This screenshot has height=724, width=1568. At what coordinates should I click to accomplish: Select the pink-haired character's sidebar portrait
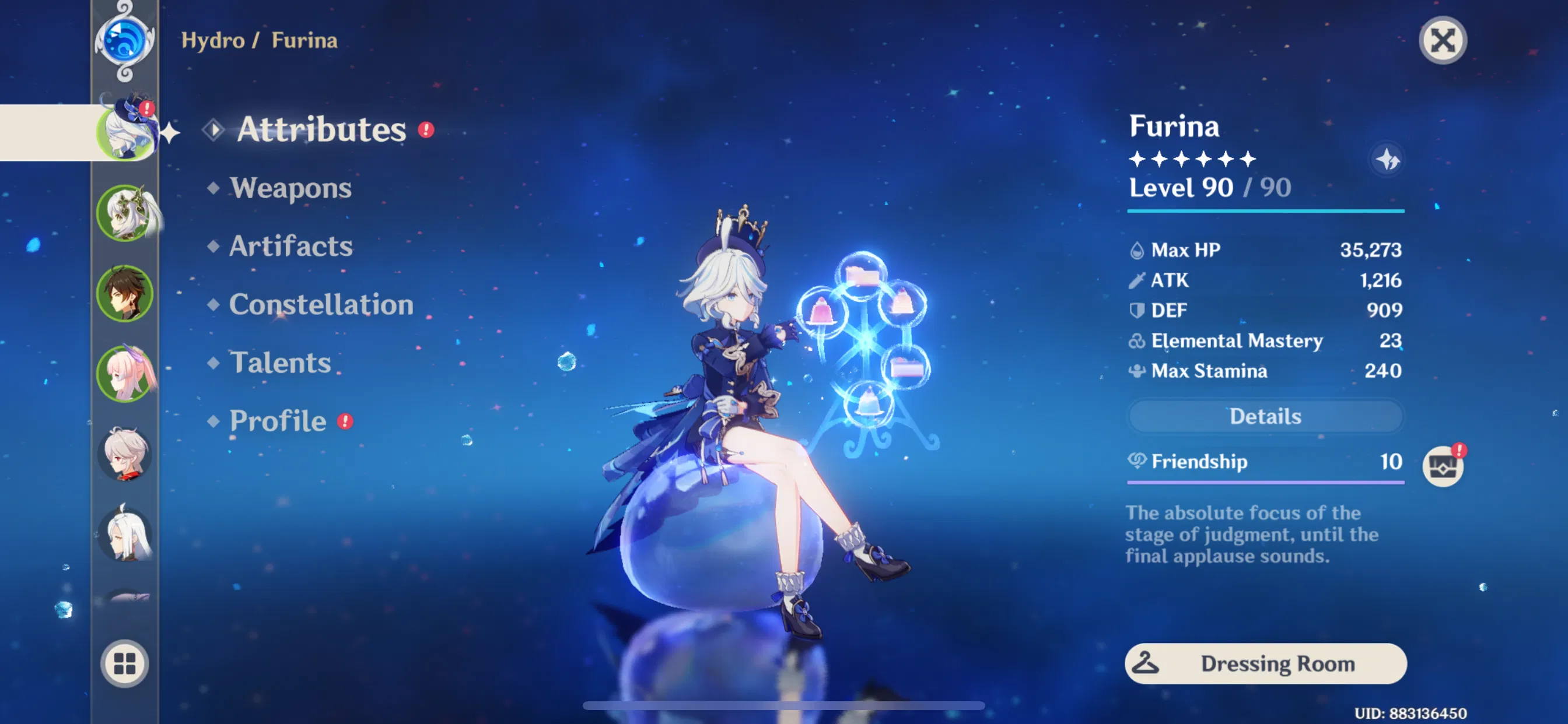[x=126, y=374]
